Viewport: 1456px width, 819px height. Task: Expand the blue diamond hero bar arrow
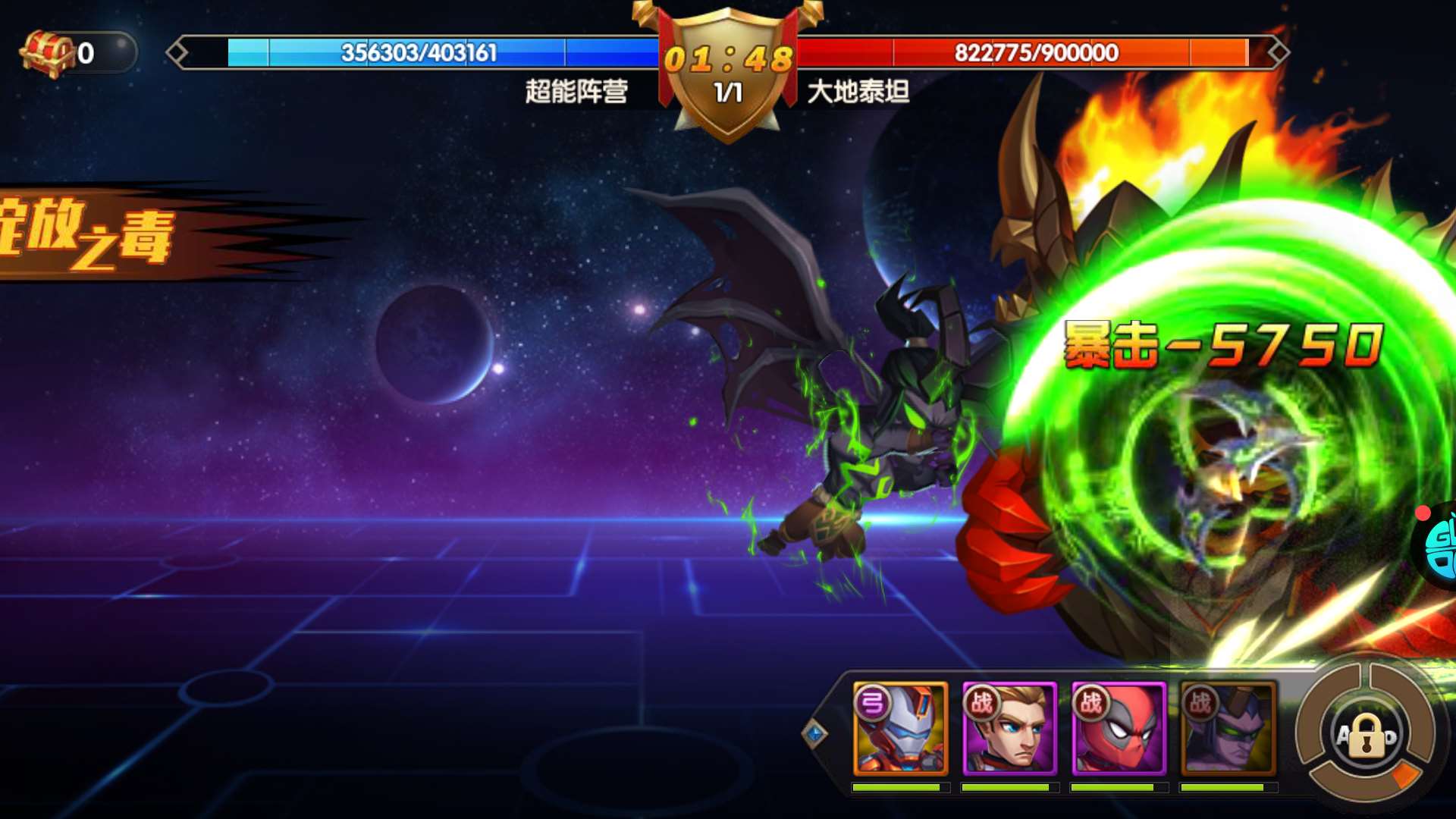pos(815,733)
